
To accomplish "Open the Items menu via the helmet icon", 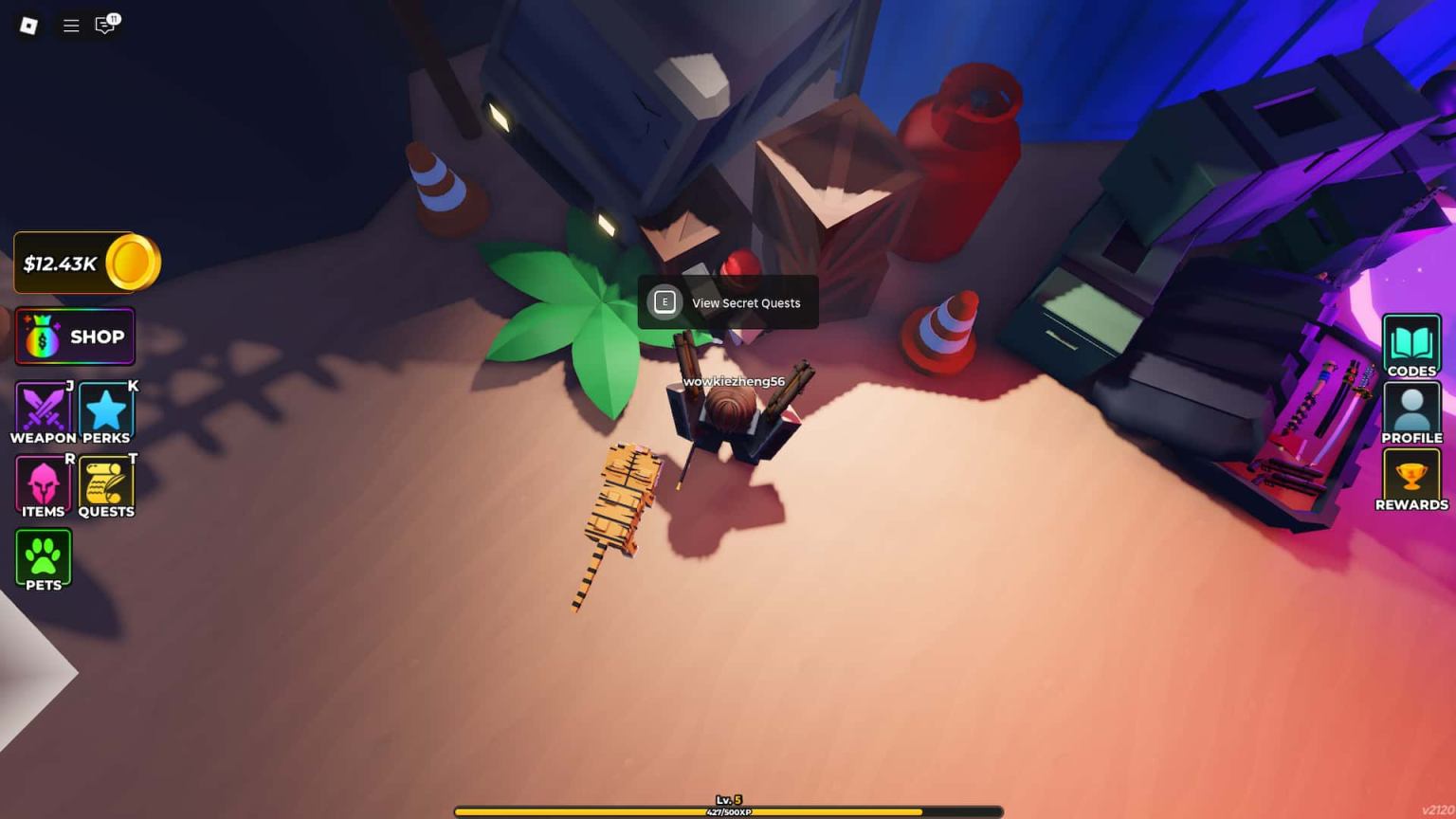I will point(42,482).
